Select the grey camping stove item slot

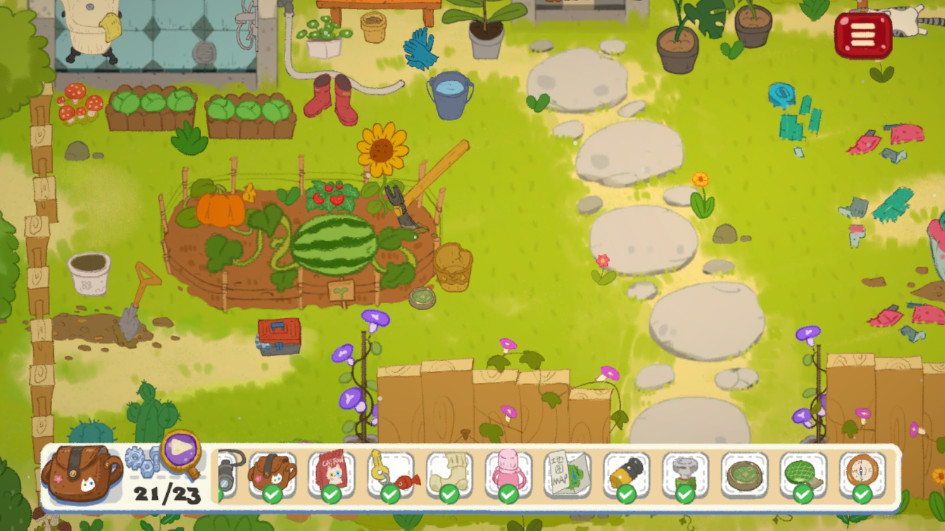pyautogui.click(x=685, y=473)
